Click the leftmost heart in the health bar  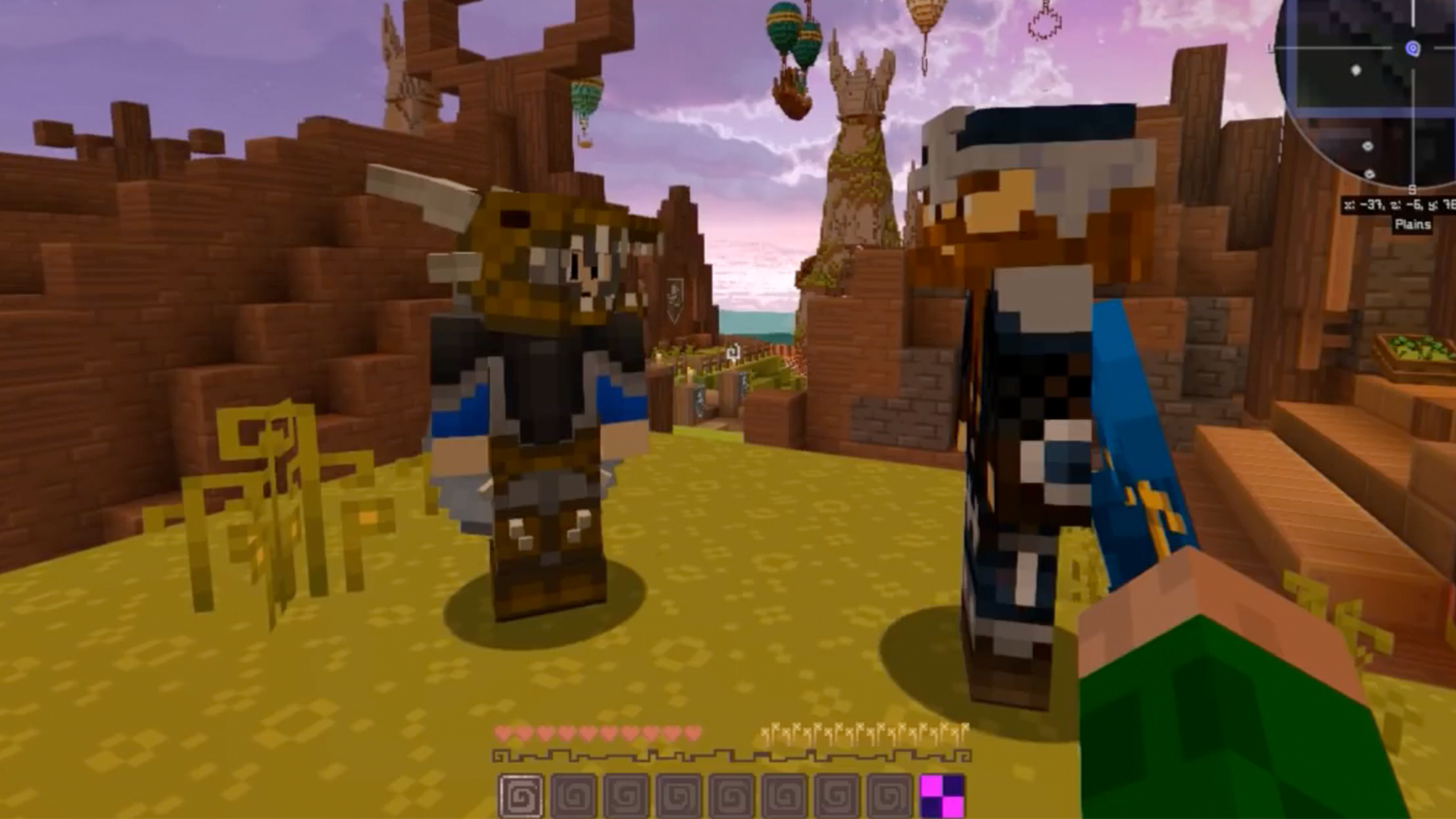(502, 732)
